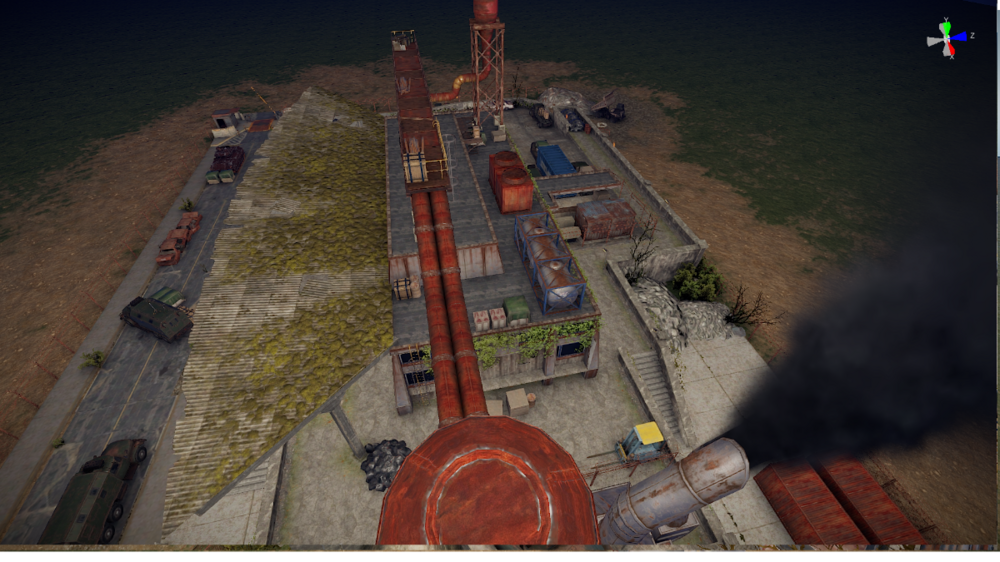Choose the red X axis cone on the gizmo
This screenshot has width=1000, height=562.
[x=950, y=49]
